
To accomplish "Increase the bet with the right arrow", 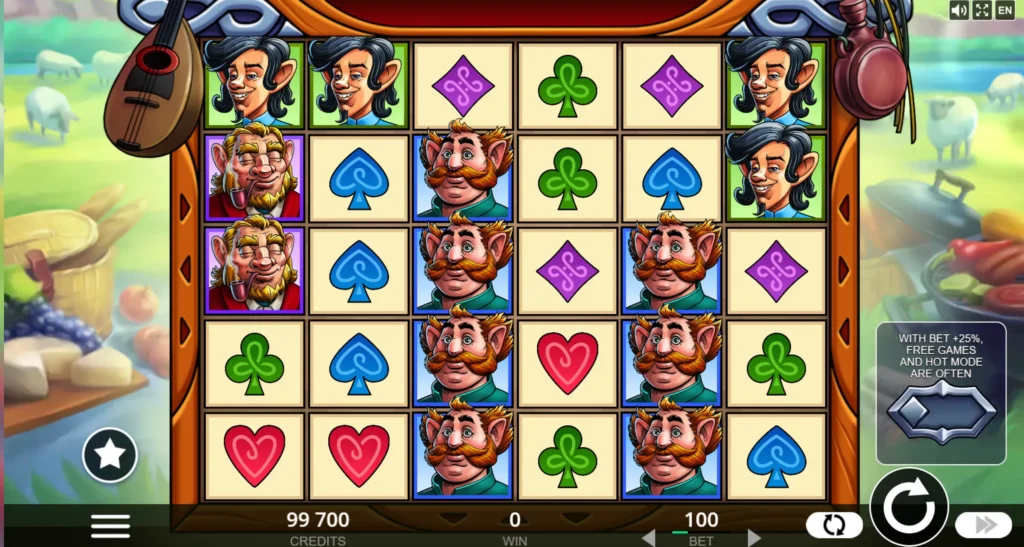I will 754,537.
